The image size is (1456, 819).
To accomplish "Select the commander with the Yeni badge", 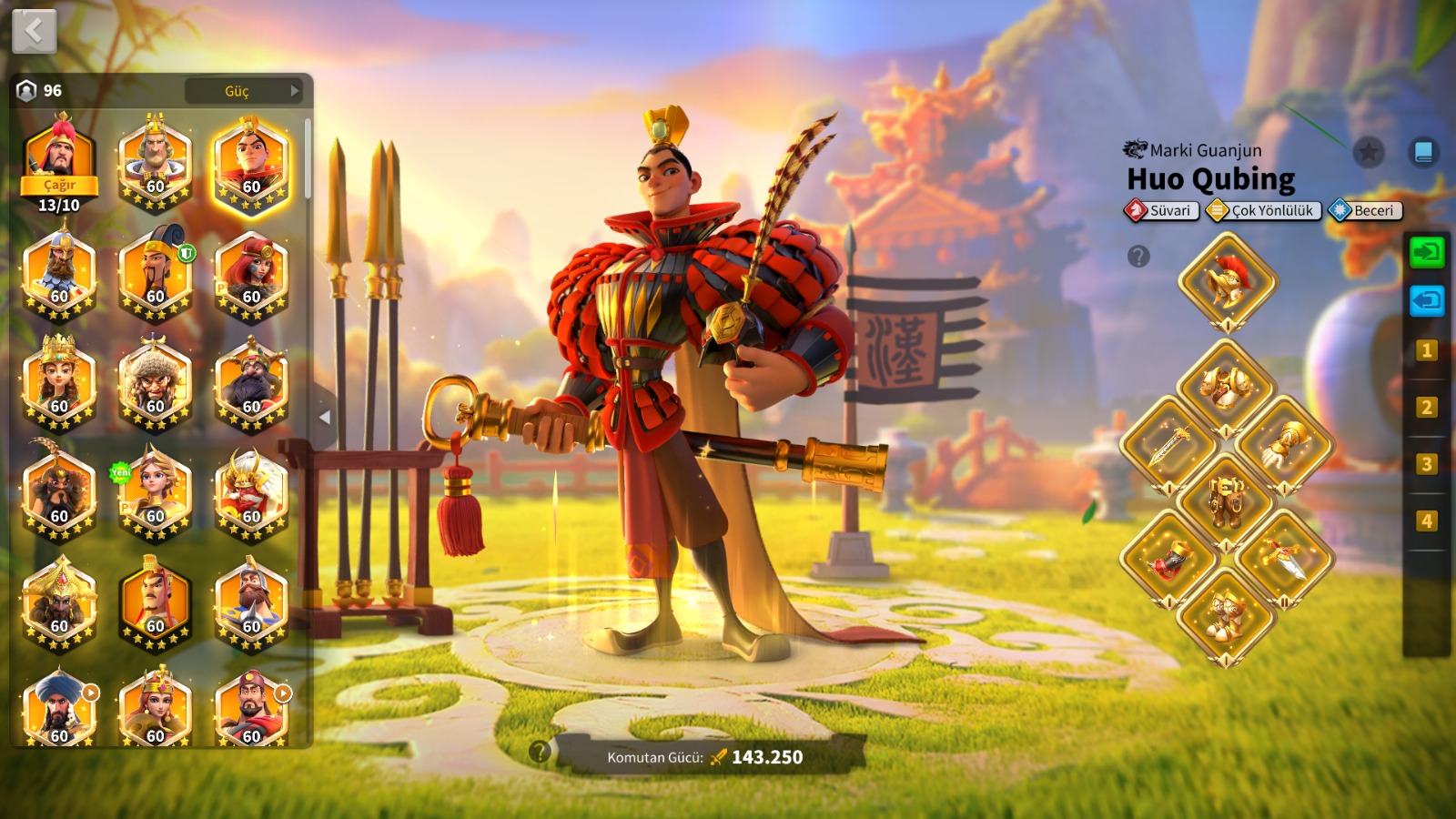I will [x=156, y=492].
